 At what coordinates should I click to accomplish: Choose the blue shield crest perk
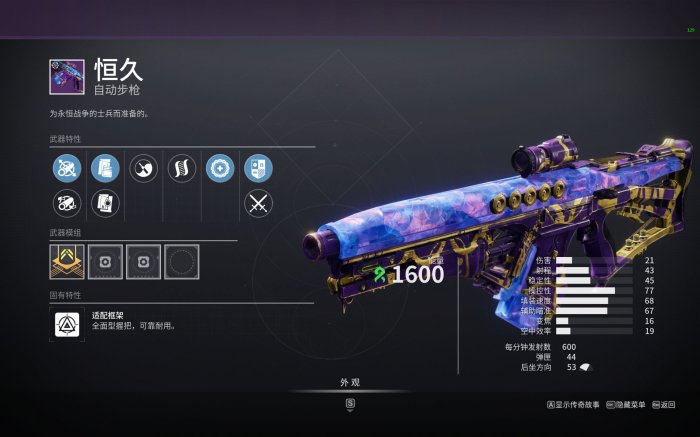pyautogui.click(x=257, y=168)
